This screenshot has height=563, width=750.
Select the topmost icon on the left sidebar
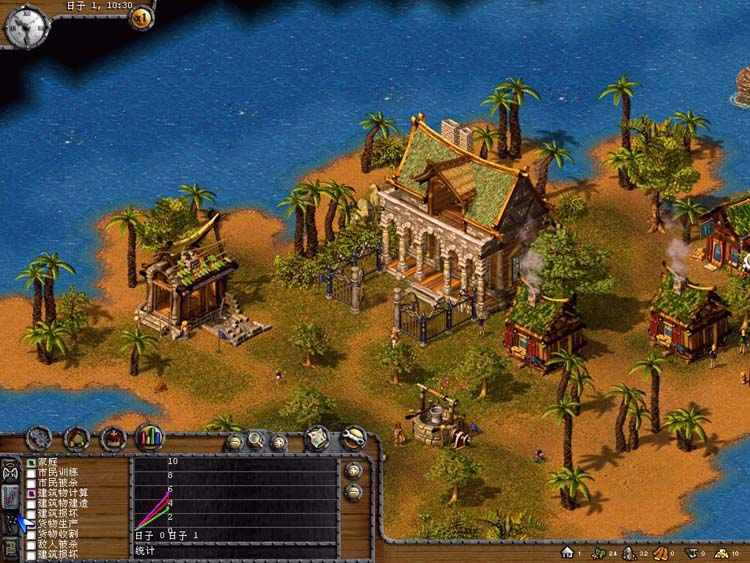11,470
